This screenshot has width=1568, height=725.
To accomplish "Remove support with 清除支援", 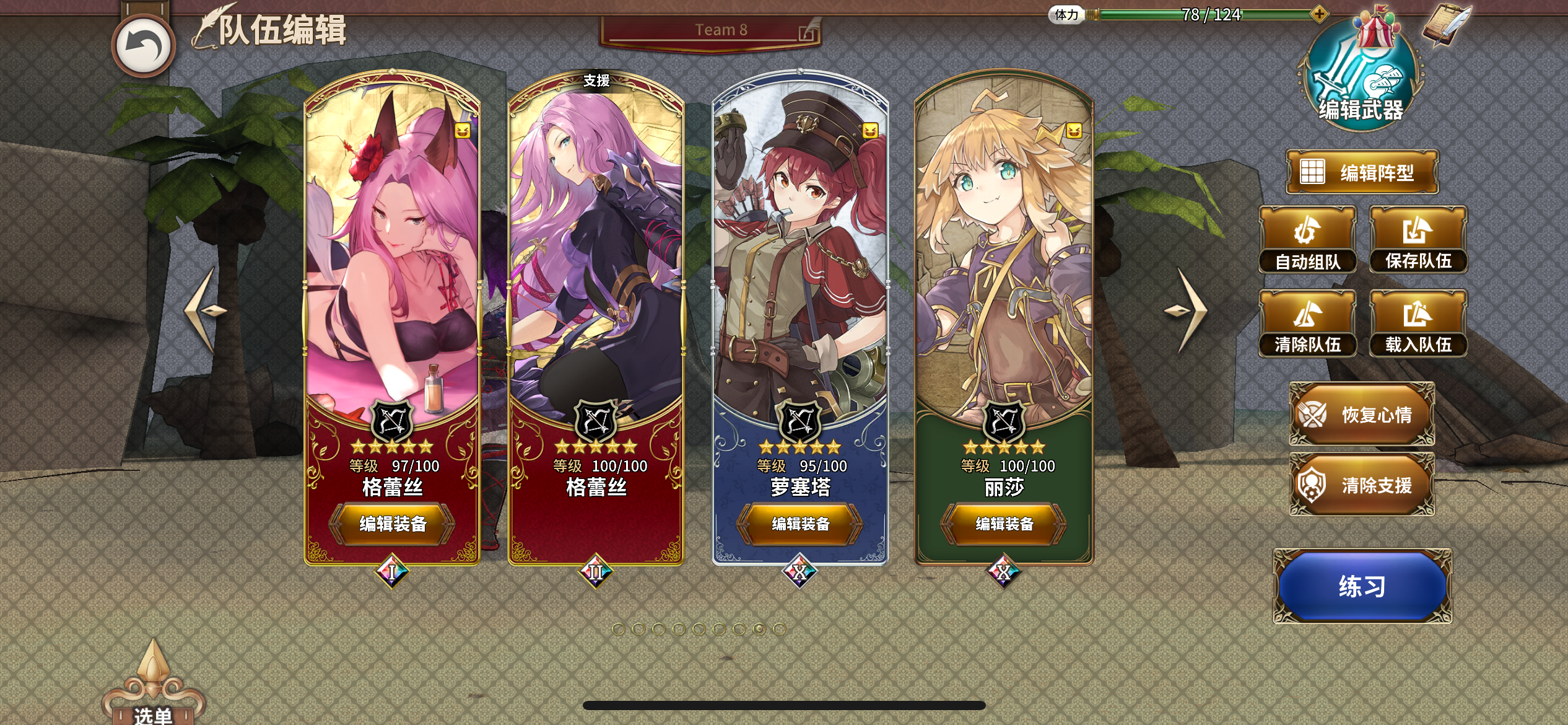I will [x=1362, y=483].
